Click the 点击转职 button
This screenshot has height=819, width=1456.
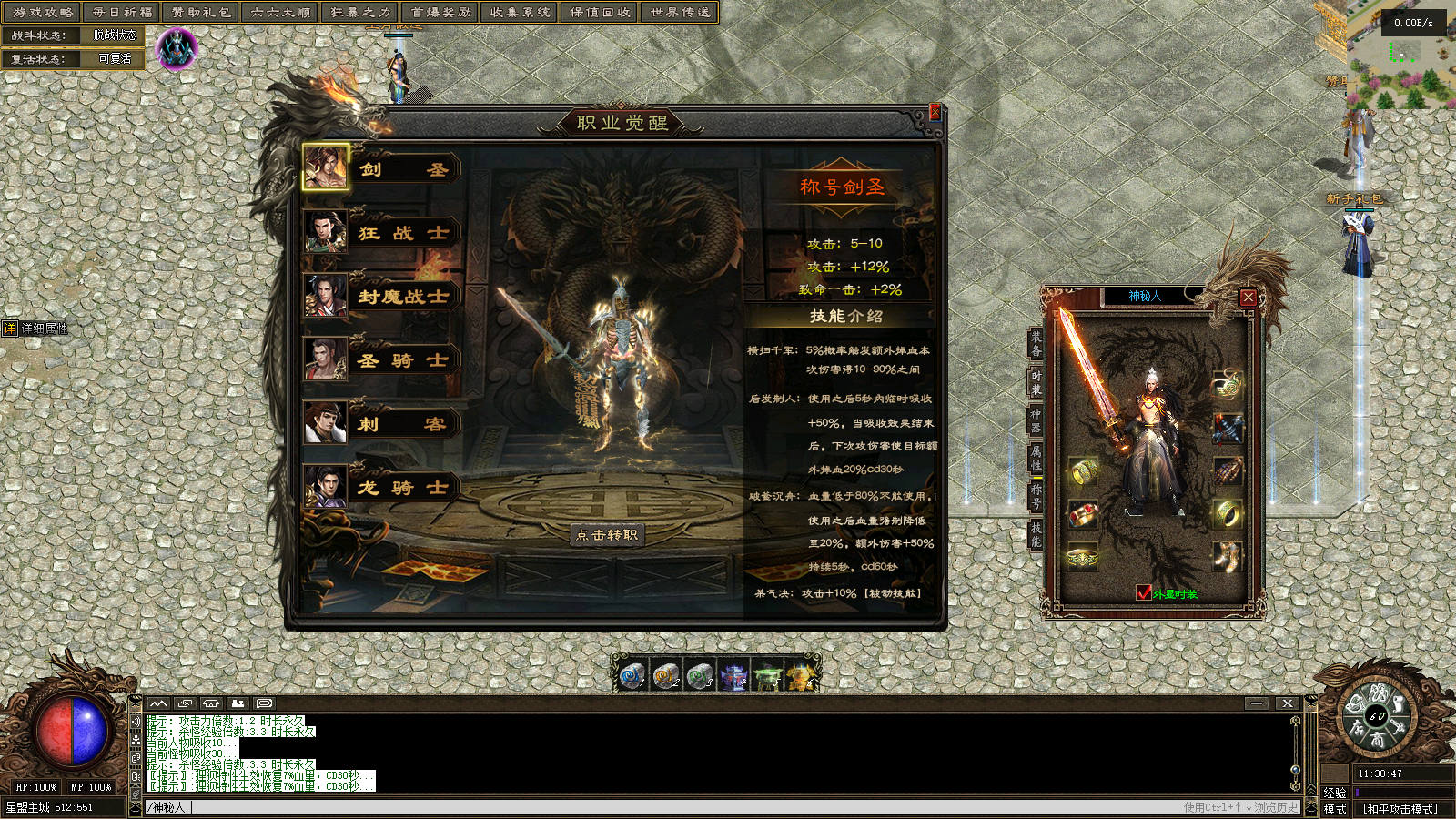point(607,535)
